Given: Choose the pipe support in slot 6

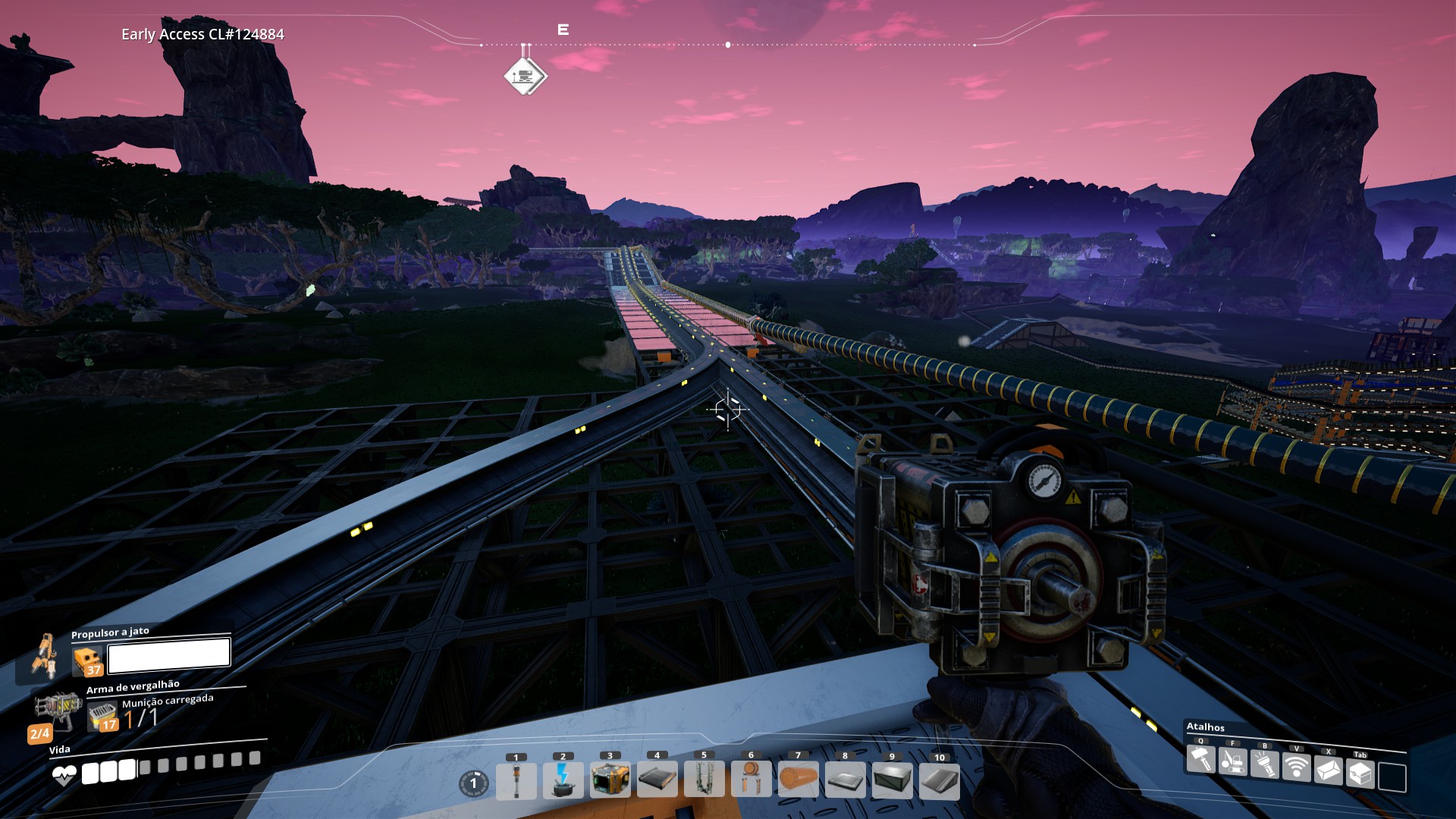Looking at the screenshot, I should coord(752,780).
